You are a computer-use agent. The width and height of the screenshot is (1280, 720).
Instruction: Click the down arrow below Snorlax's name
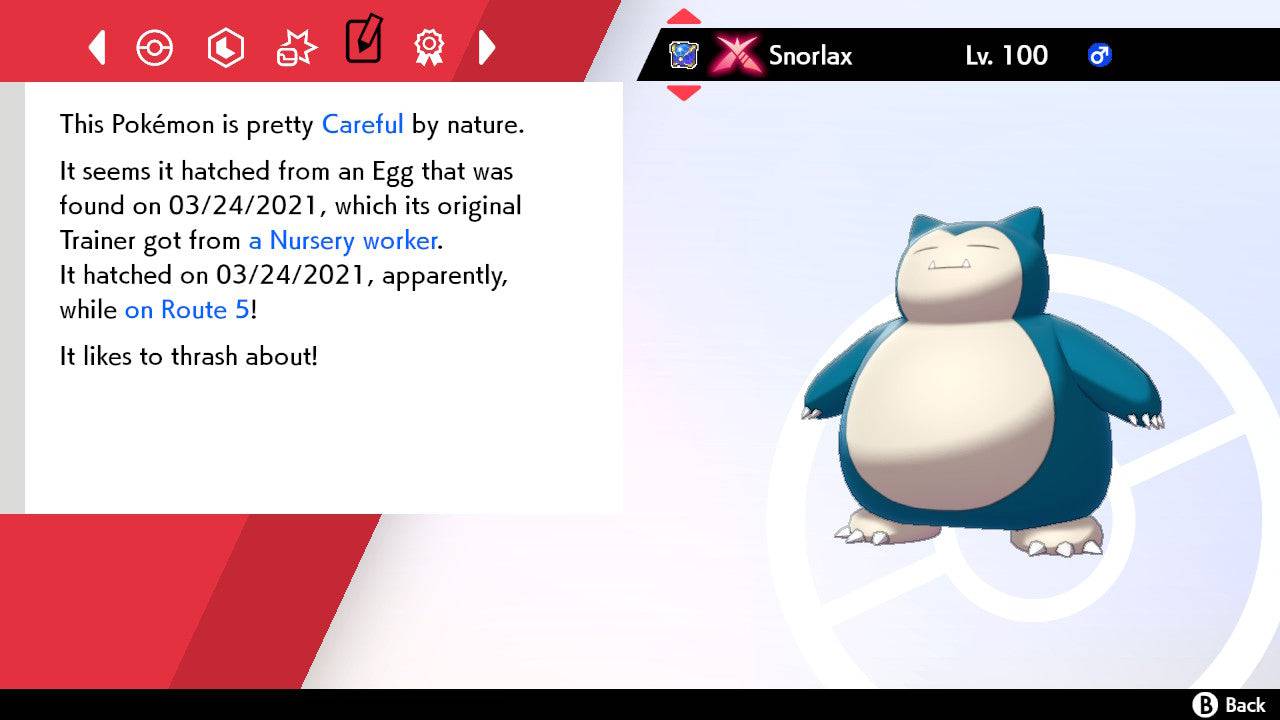click(683, 93)
